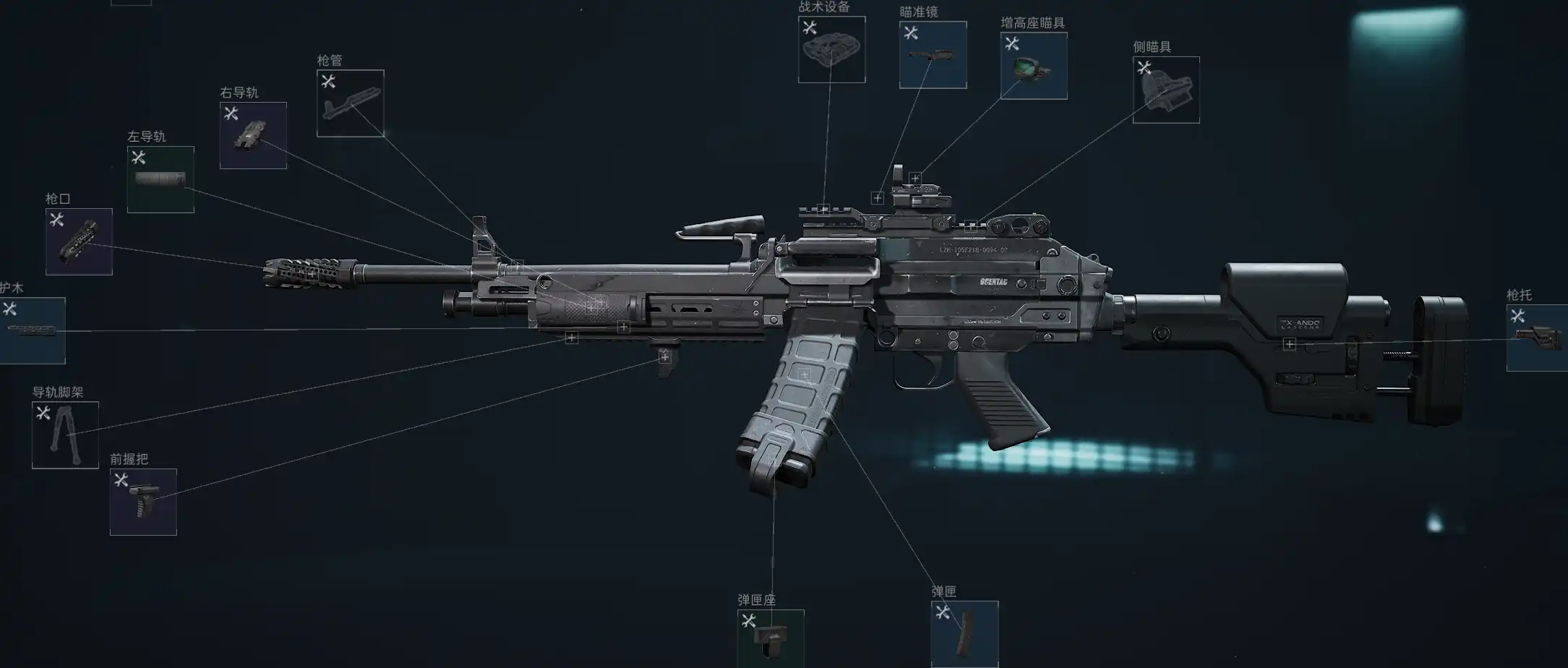1568x668 pixels.
Task: Open the 侧瞄具 side sight slot
Action: point(1165,90)
